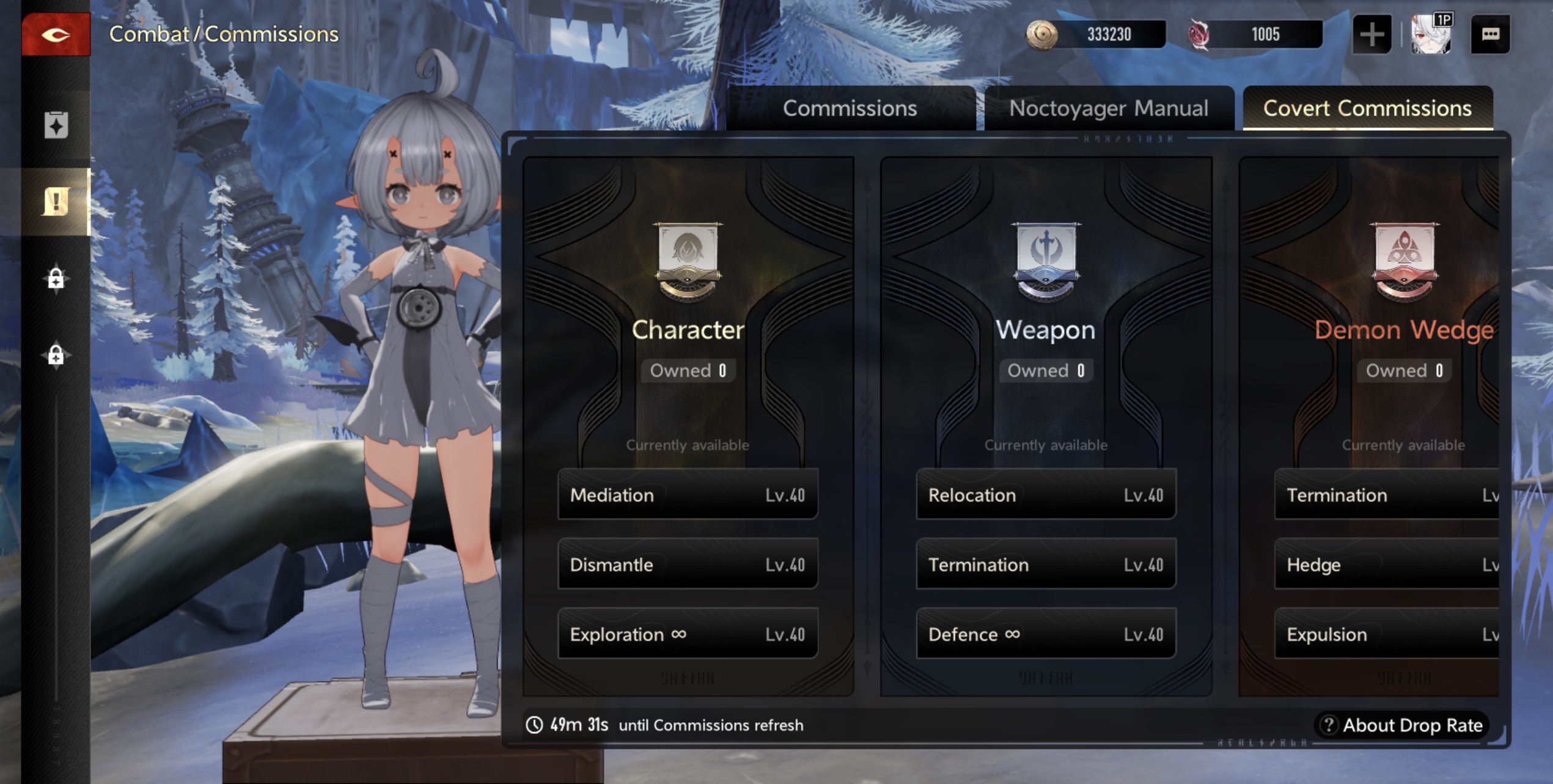Click the plus button to add currency
This screenshot has width=1553, height=784.
pyautogui.click(x=1371, y=35)
